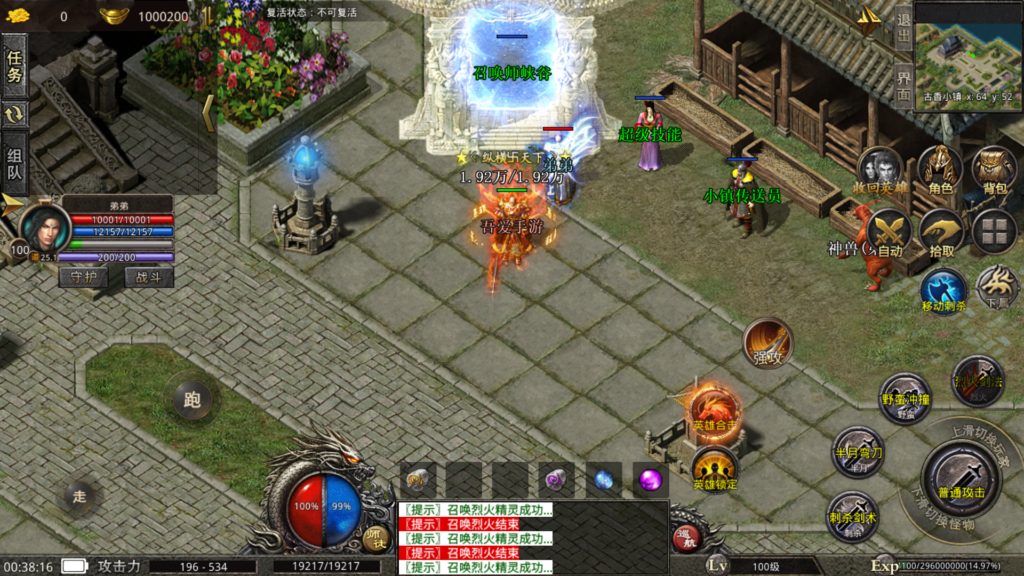Use the 半月弯刀 skill
This screenshot has height=576, width=1024.
pyautogui.click(x=857, y=451)
